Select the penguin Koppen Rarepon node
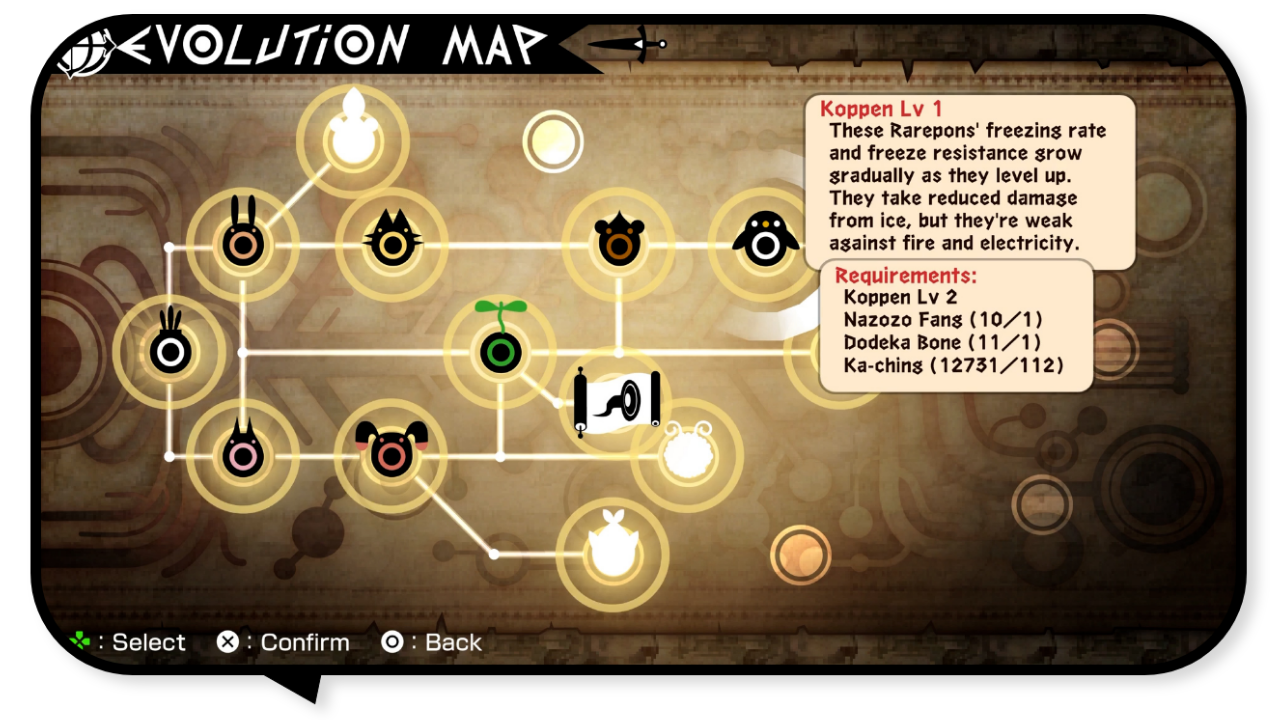The width and height of the screenshot is (1280, 720). pyautogui.click(x=765, y=243)
